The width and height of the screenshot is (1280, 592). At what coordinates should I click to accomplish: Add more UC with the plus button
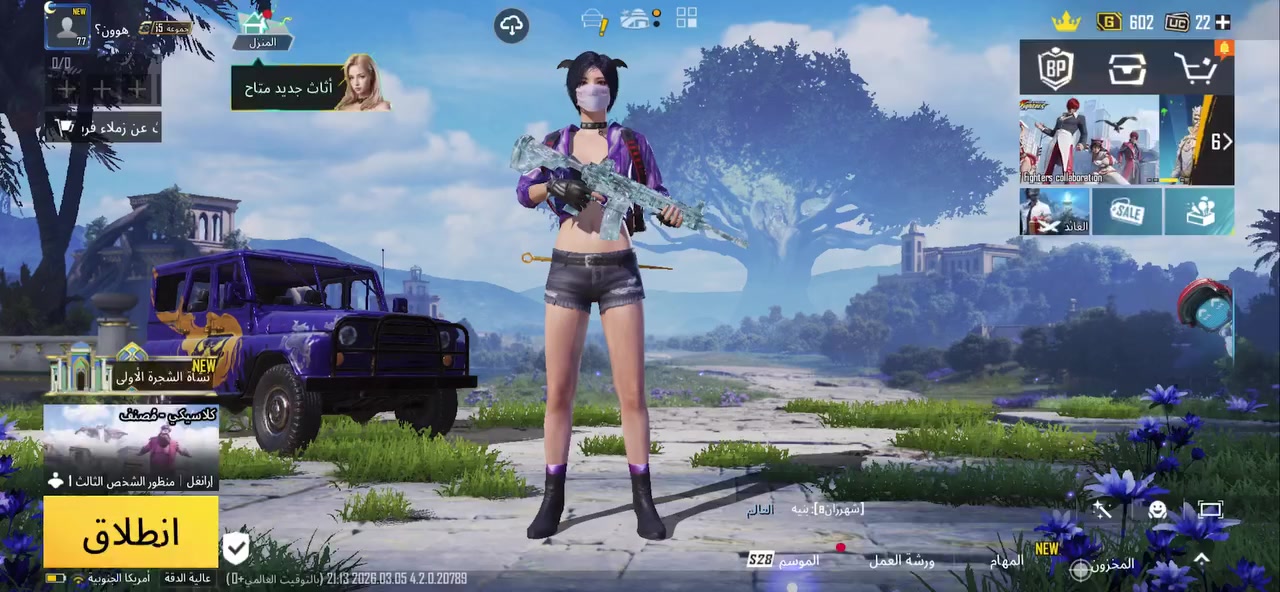(x=1222, y=22)
